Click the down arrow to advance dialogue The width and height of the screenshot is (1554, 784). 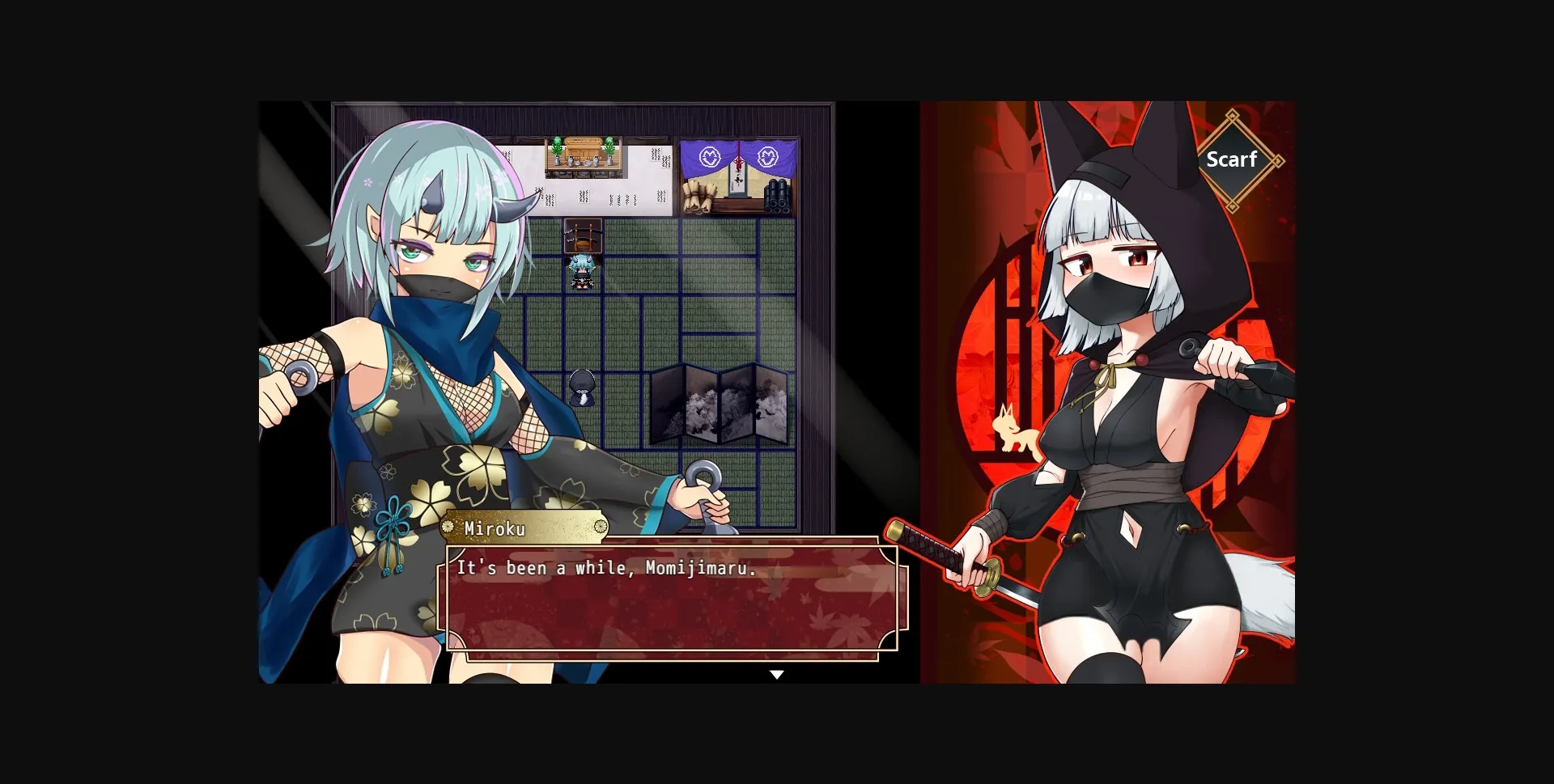[777, 674]
